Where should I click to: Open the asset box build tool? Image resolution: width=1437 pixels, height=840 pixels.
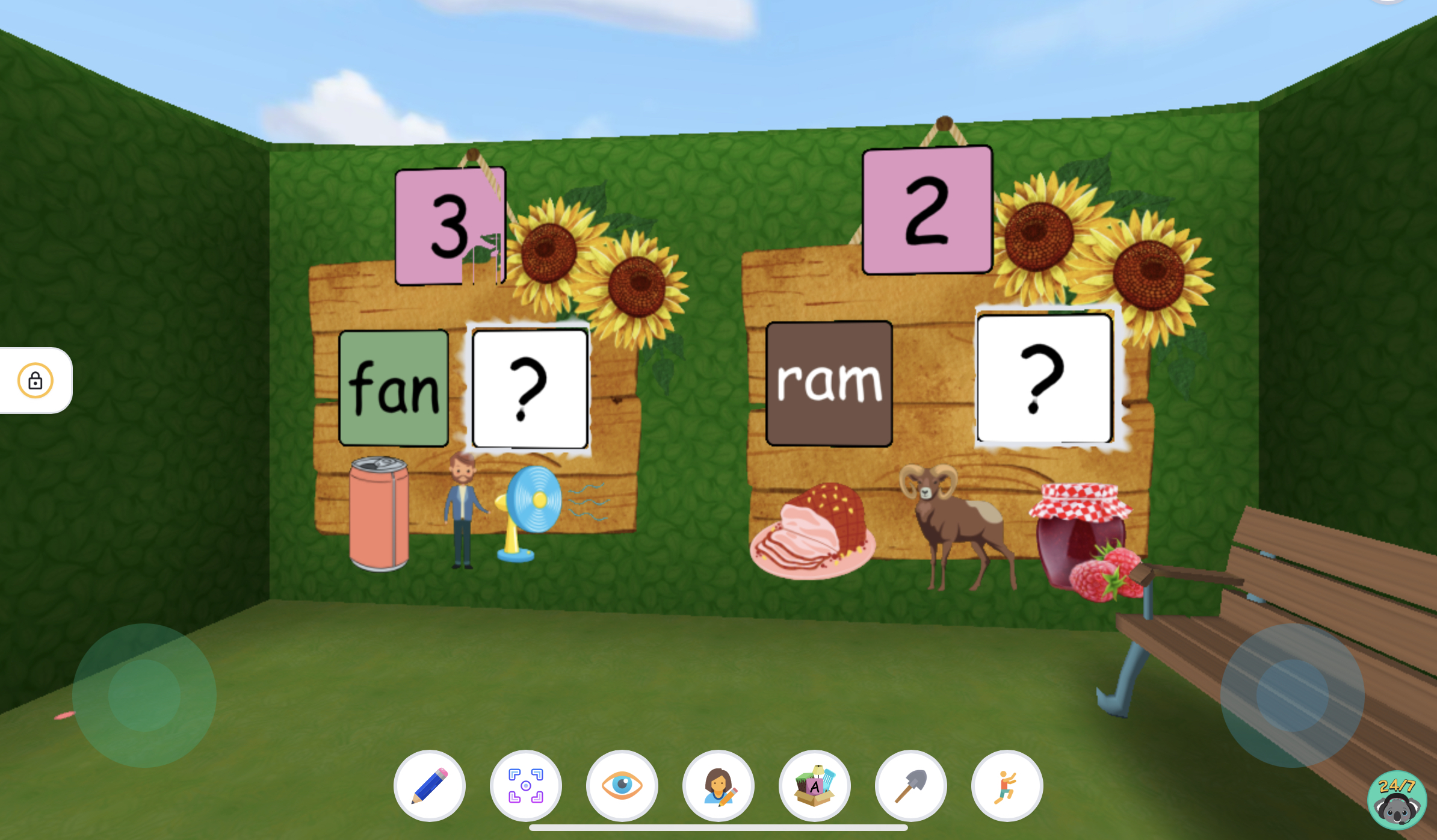(815, 785)
